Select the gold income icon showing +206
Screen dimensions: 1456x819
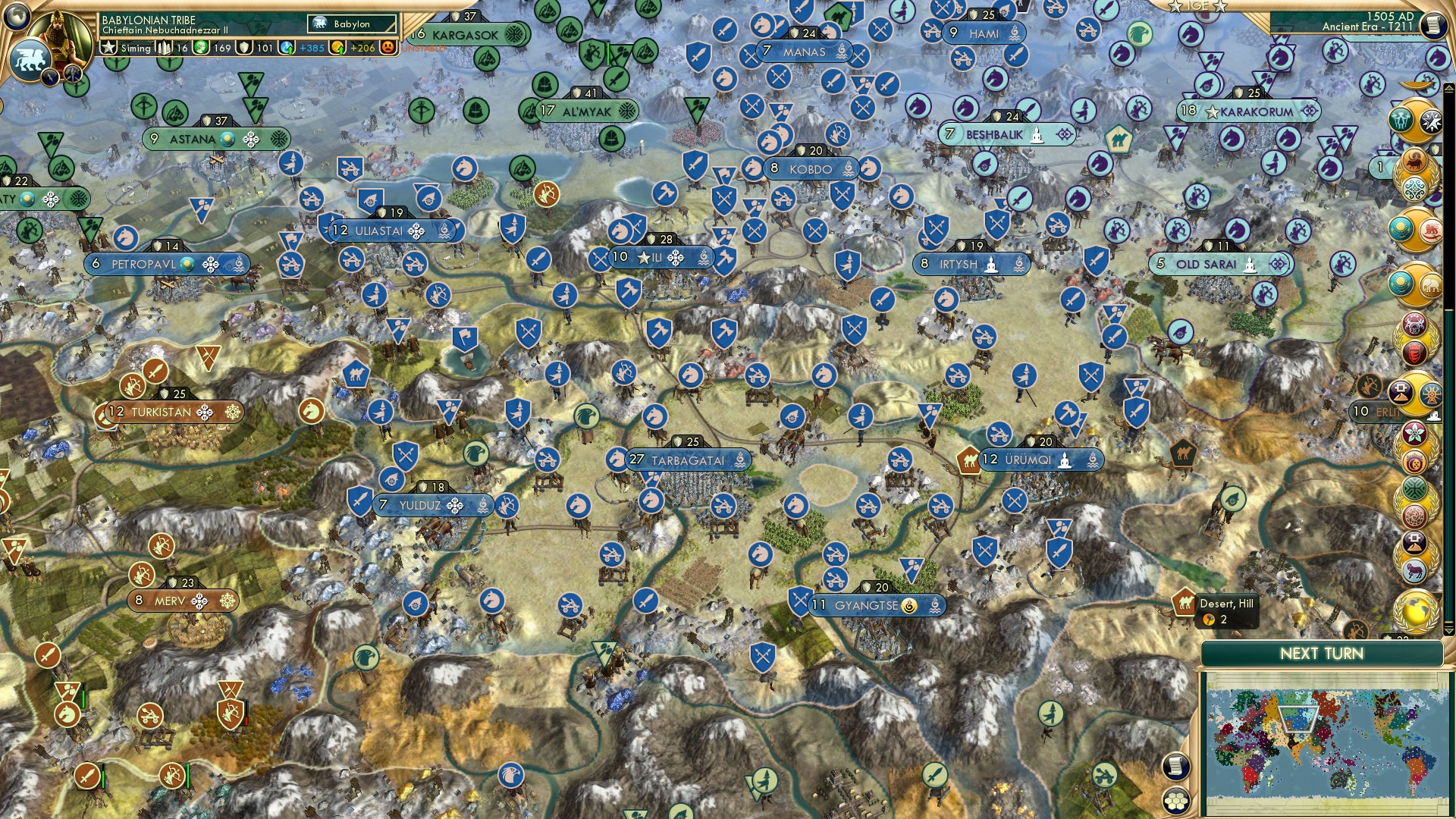pyautogui.click(x=338, y=49)
